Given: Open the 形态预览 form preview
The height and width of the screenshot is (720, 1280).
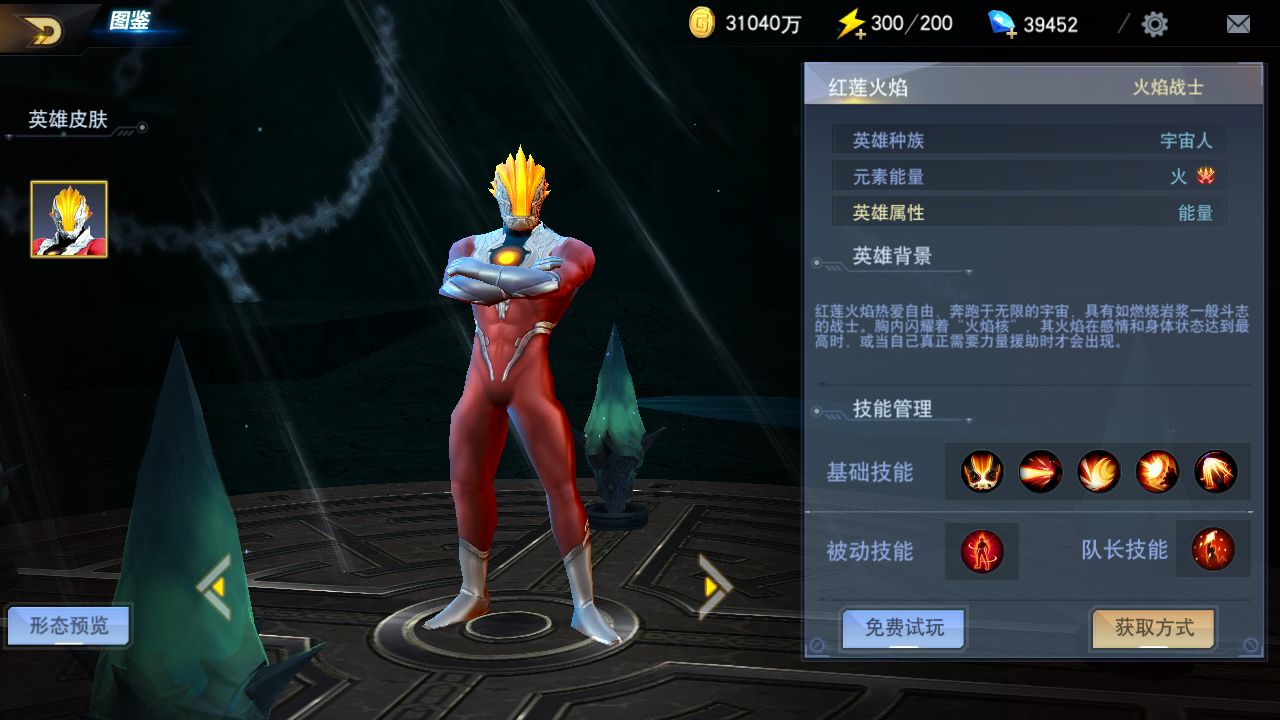Looking at the screenshot, I should pyautogui.click(x=69, y=627).
